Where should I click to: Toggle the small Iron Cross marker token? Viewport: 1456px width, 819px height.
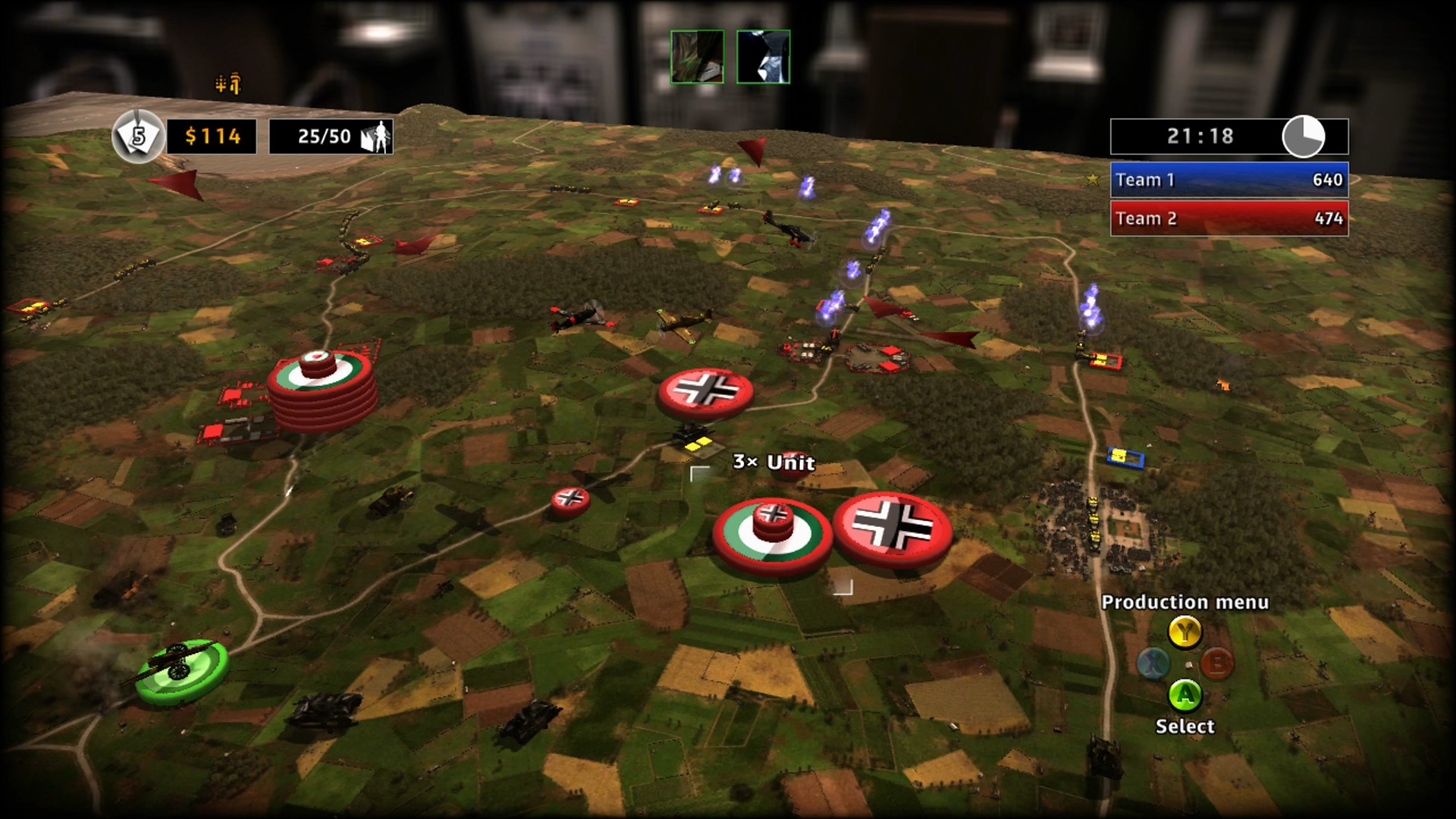(570, 500)
